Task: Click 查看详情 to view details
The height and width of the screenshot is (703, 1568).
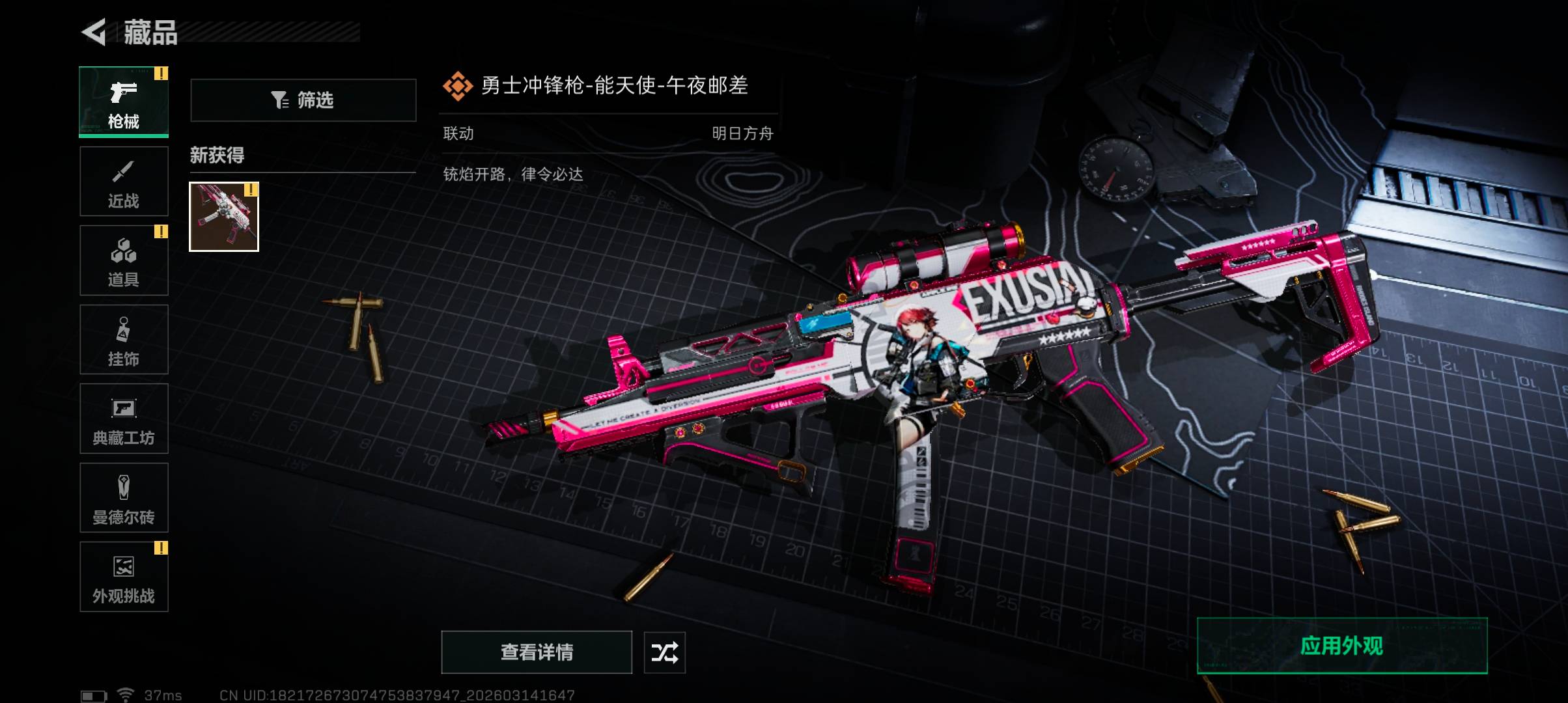Action: (x=537, y=652)
